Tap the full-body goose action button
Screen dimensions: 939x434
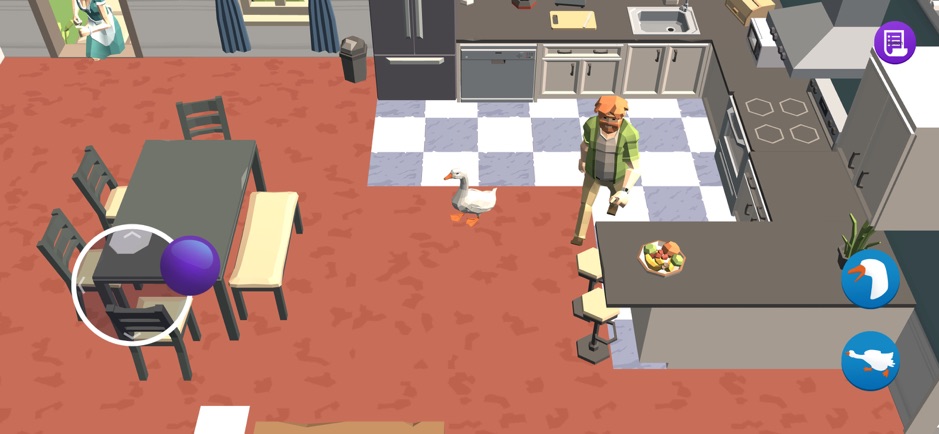tap(869, 360)
